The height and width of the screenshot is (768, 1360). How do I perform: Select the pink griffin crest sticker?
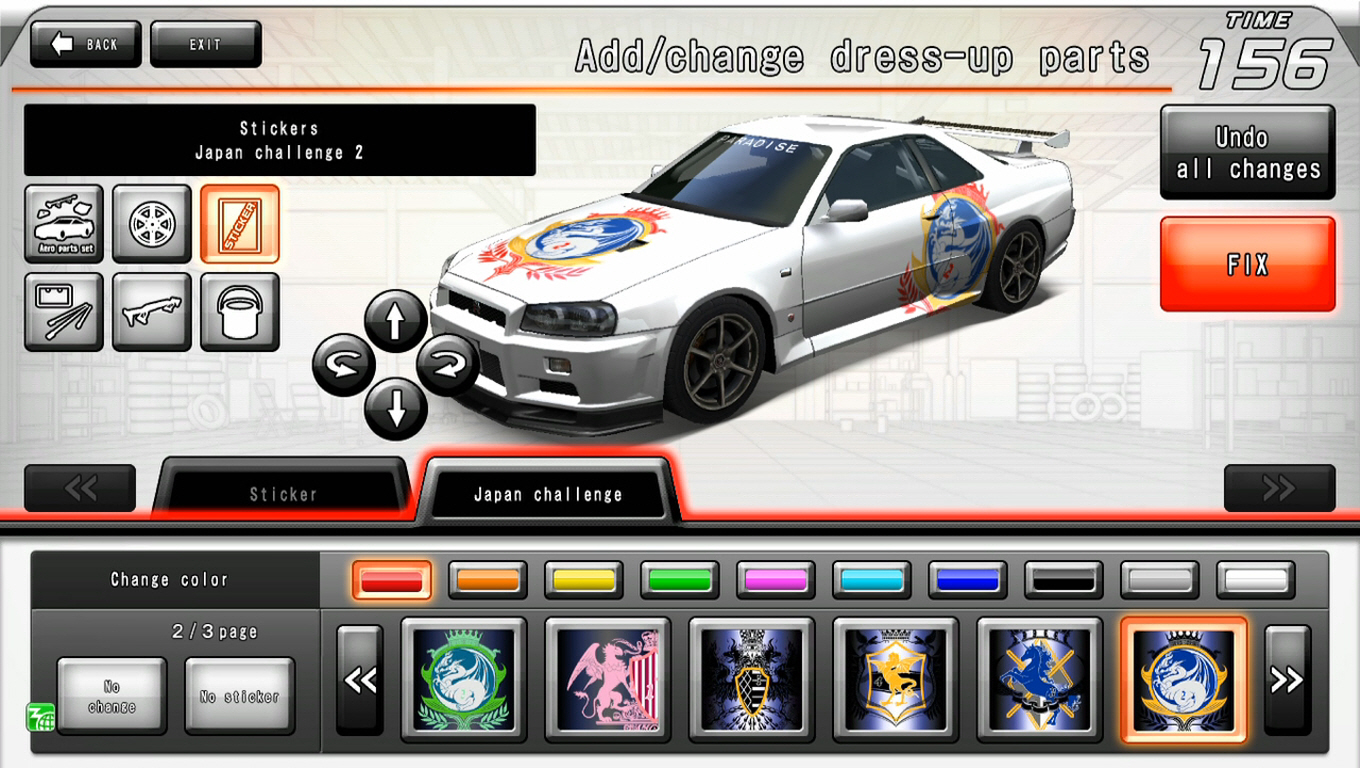coord(608,681)
